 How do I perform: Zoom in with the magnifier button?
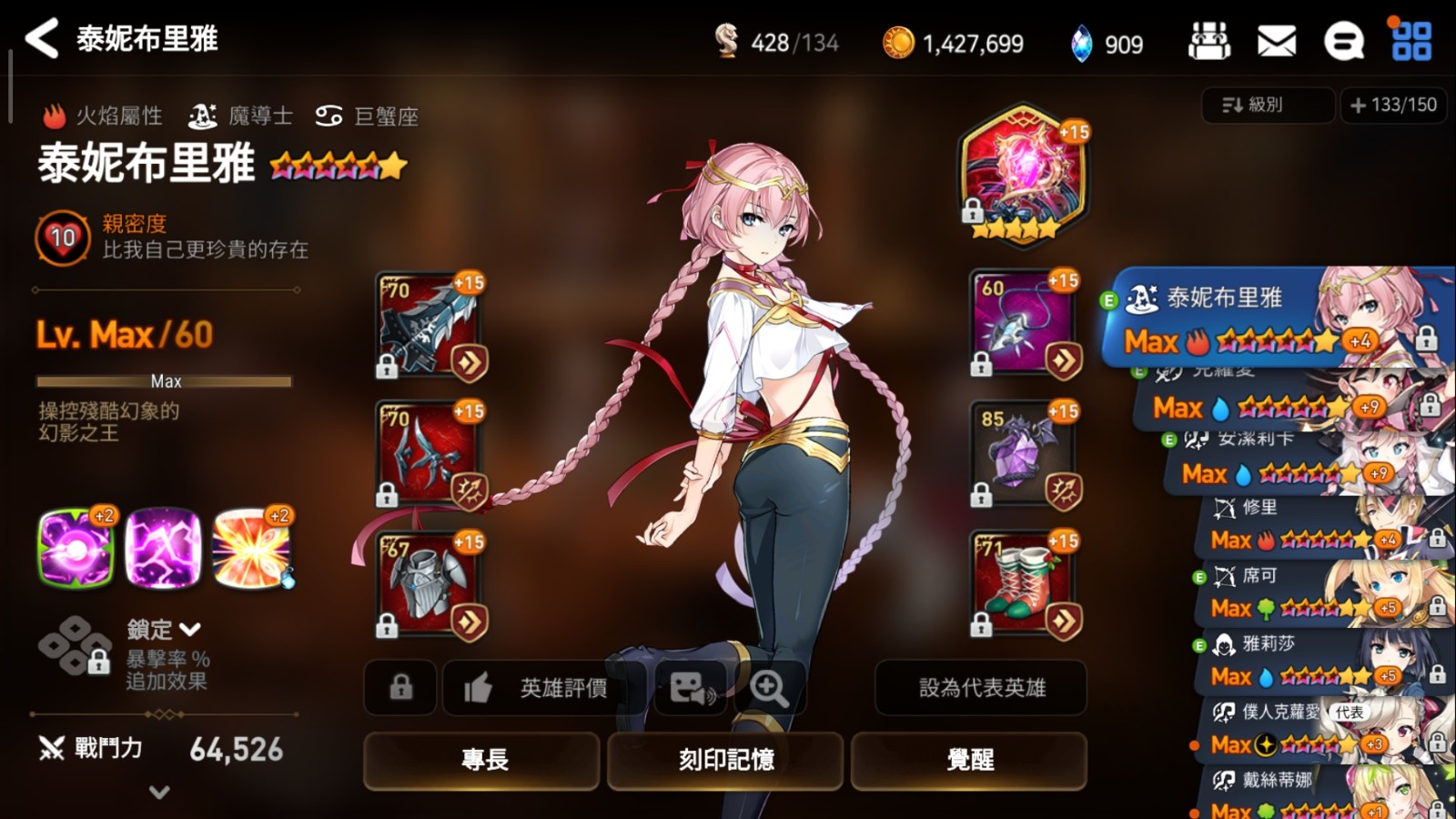click(769, 689)
